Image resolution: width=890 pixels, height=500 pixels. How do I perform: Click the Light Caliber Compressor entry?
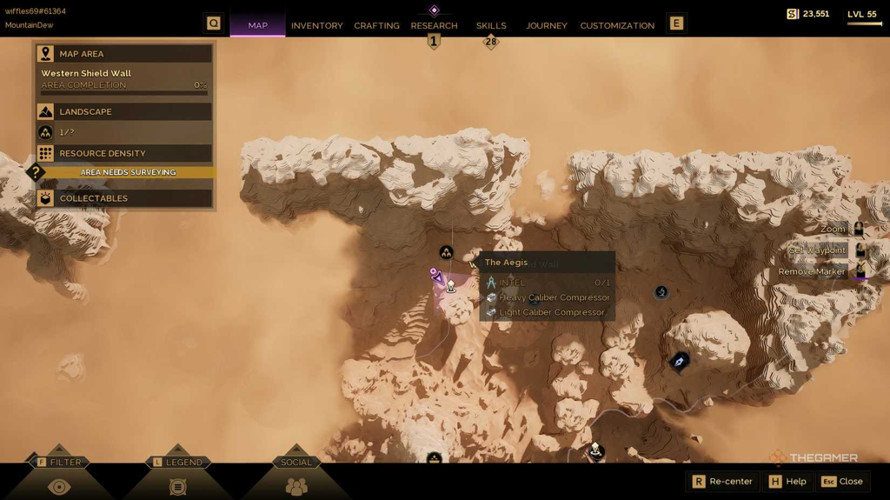(552, 312)
